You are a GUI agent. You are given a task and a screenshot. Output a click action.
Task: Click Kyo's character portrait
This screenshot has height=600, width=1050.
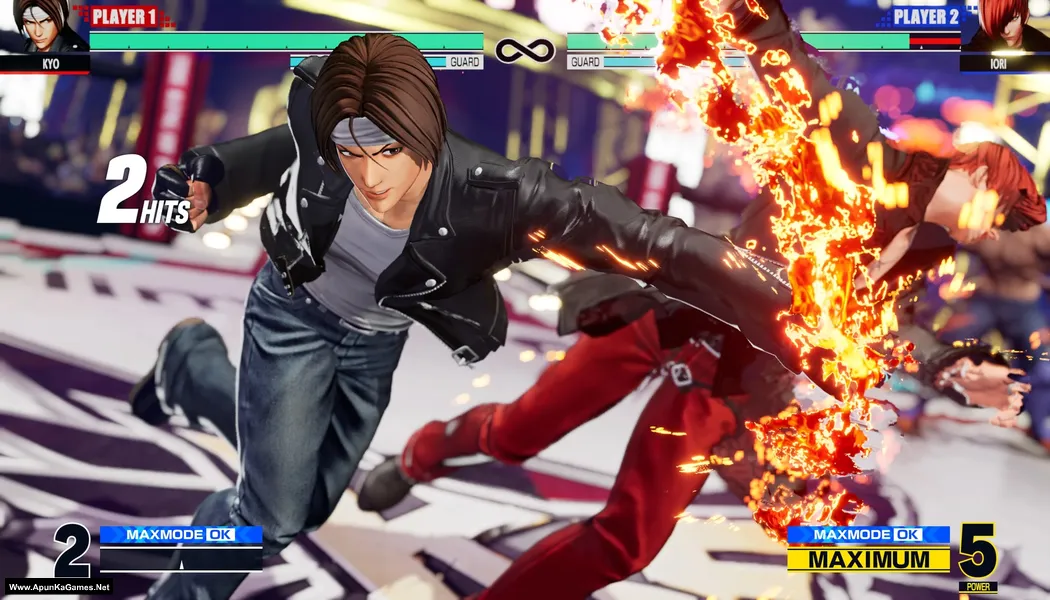pos(43,27)
